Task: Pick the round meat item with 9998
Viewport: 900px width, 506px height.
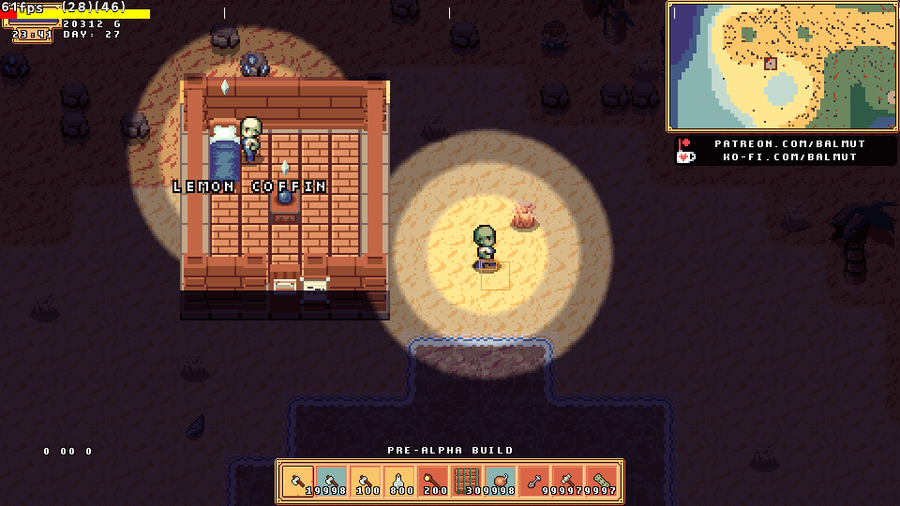Action: (x=500, y=482)
